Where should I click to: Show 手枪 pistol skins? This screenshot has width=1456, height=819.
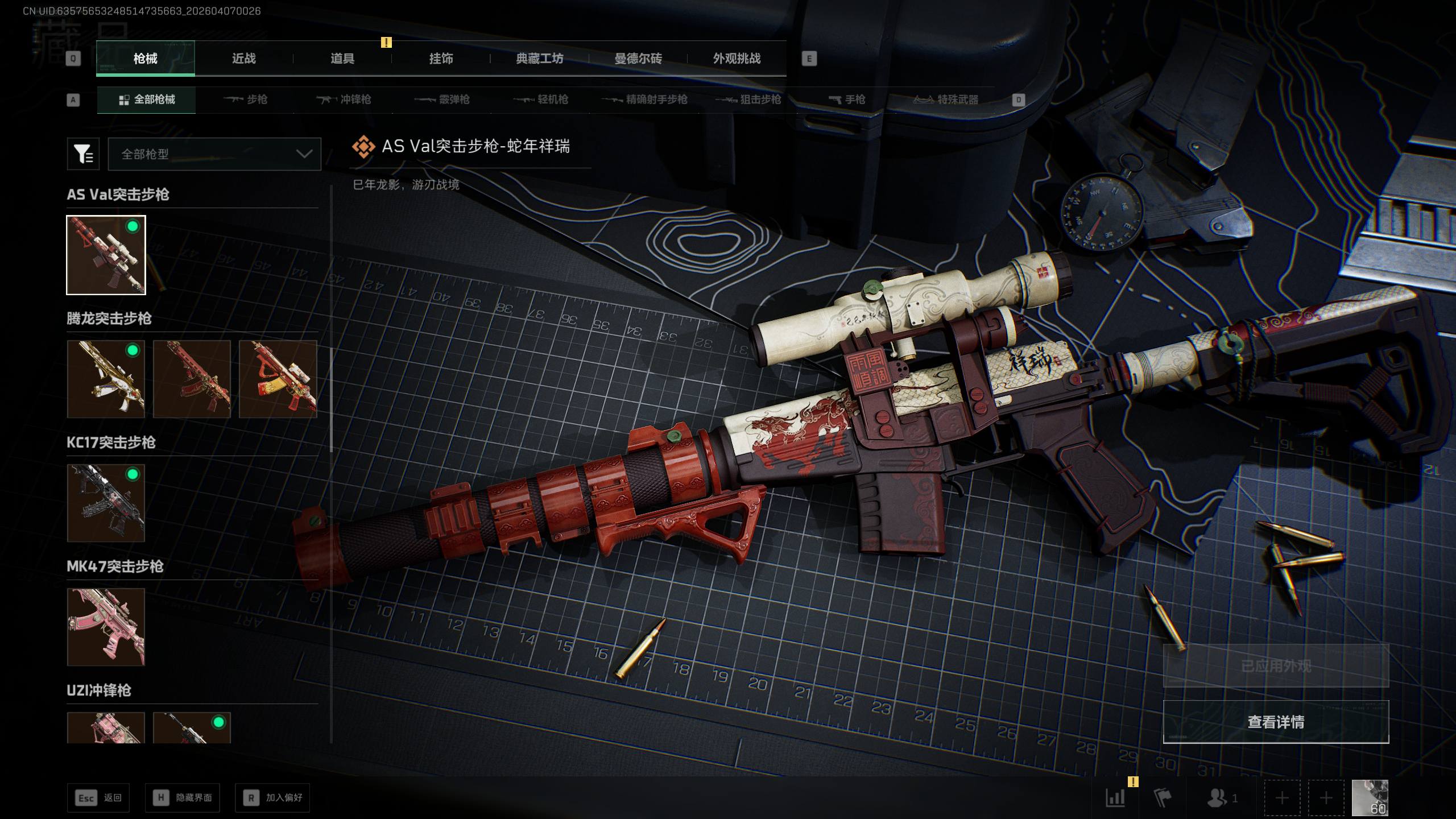pyautogui.click(x=847, y=100)
